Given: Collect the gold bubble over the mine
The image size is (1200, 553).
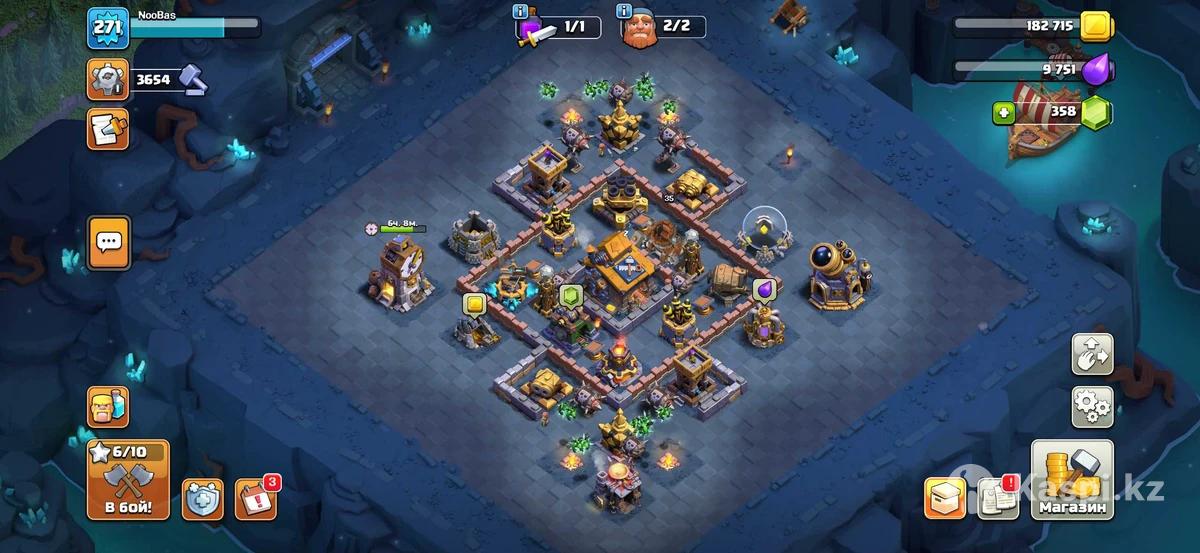Looking at the screenshot, I should [x=473, y=304].
